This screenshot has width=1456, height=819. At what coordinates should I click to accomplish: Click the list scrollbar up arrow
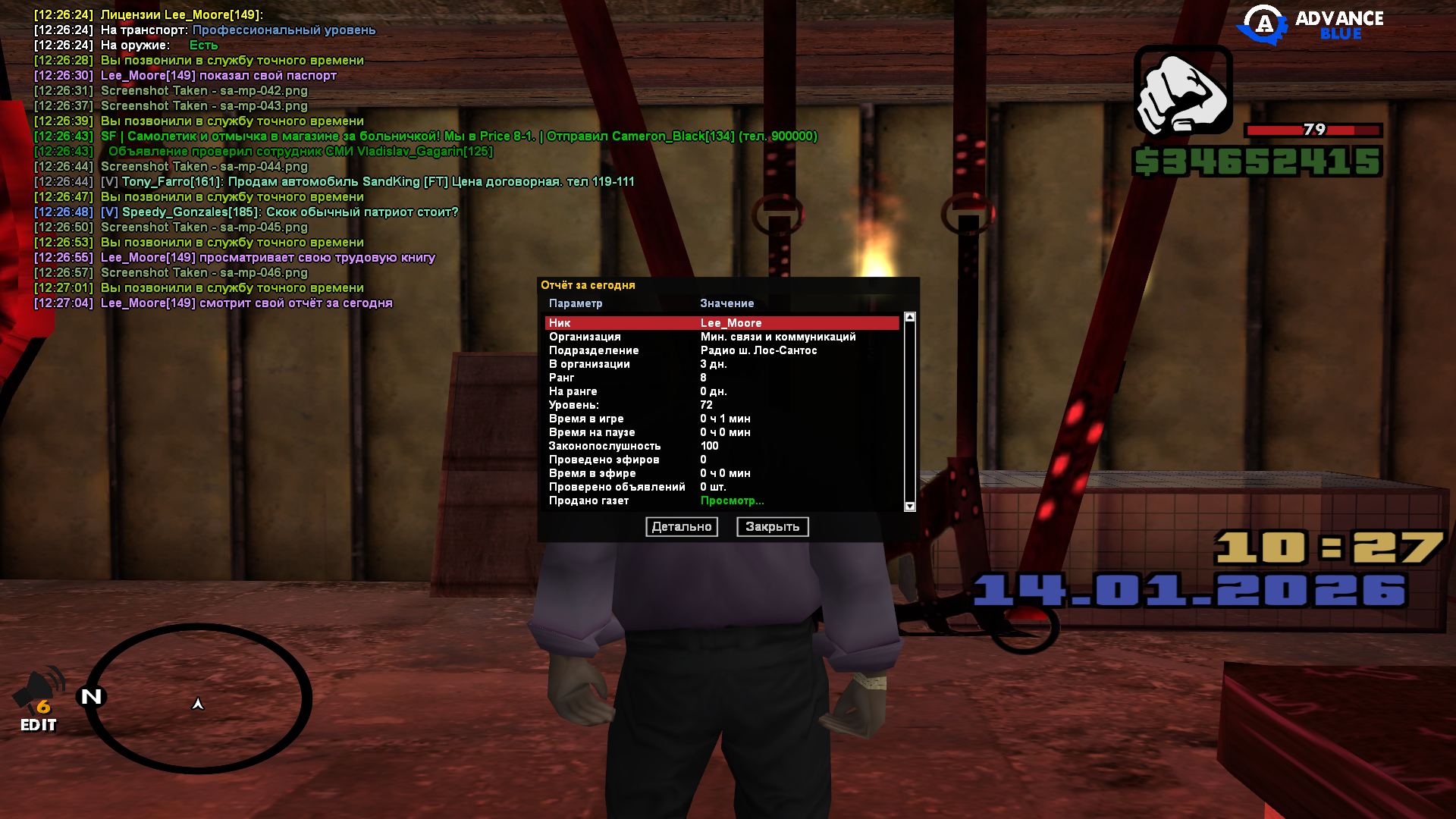[910, 317]
